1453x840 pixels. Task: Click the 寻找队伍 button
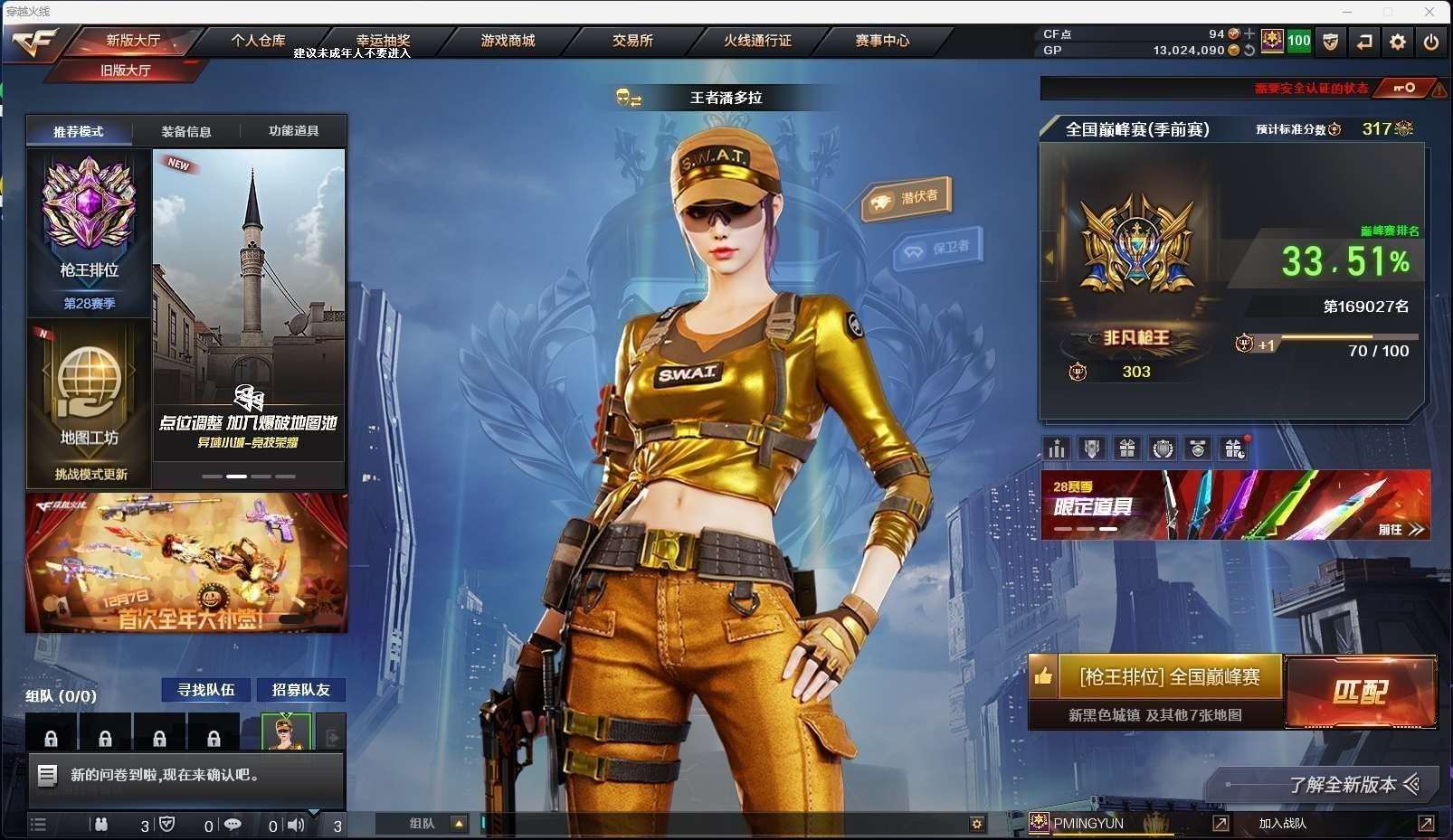(x=206, y=690)
